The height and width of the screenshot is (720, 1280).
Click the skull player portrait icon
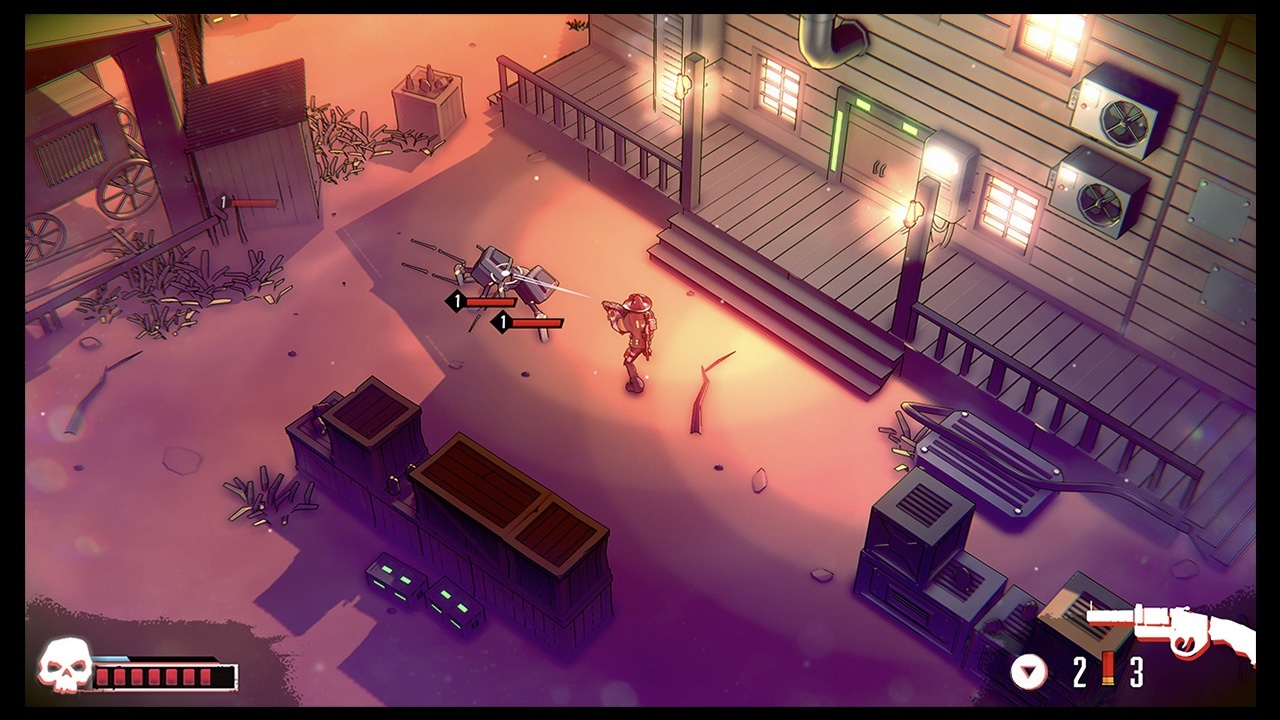(x=62, y=666)
